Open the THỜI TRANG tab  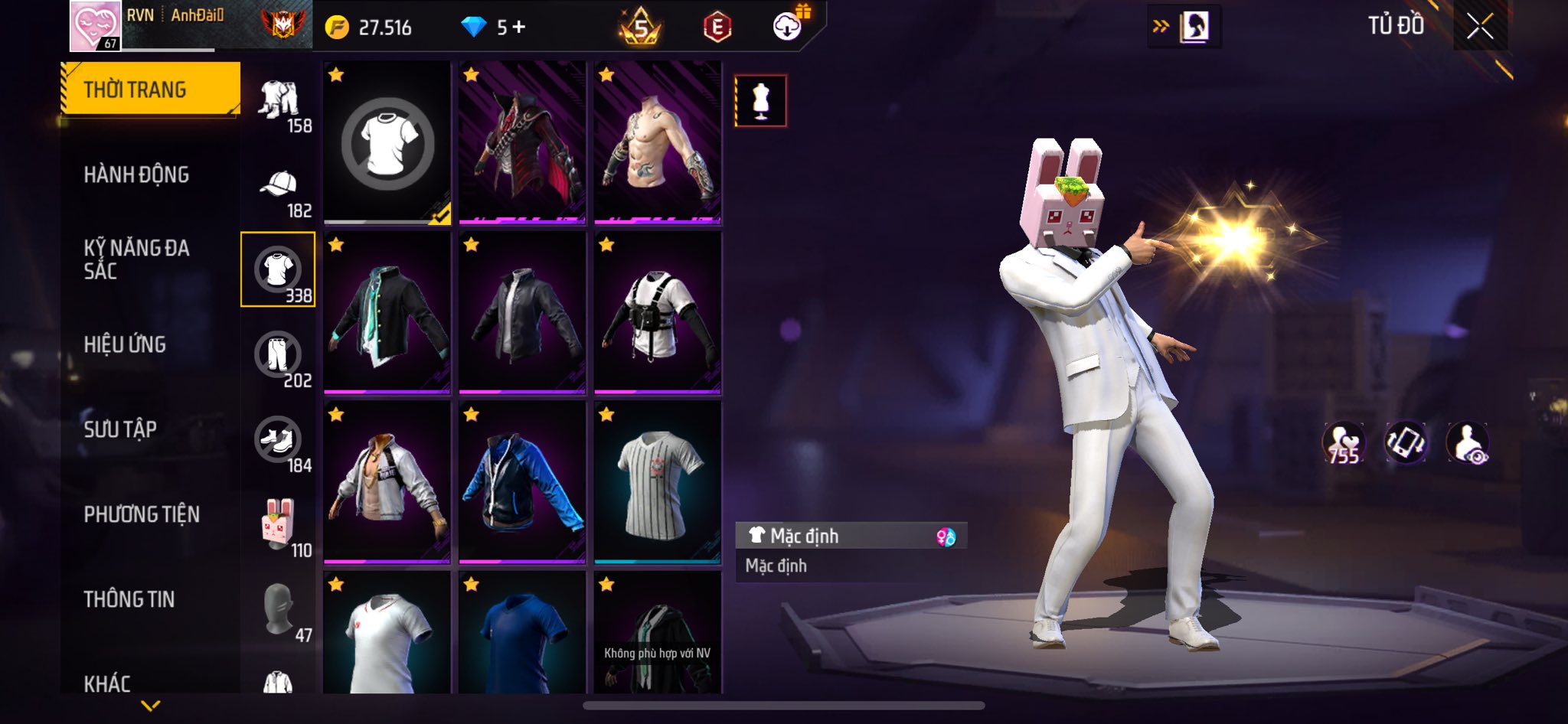(x=150, y=90)
